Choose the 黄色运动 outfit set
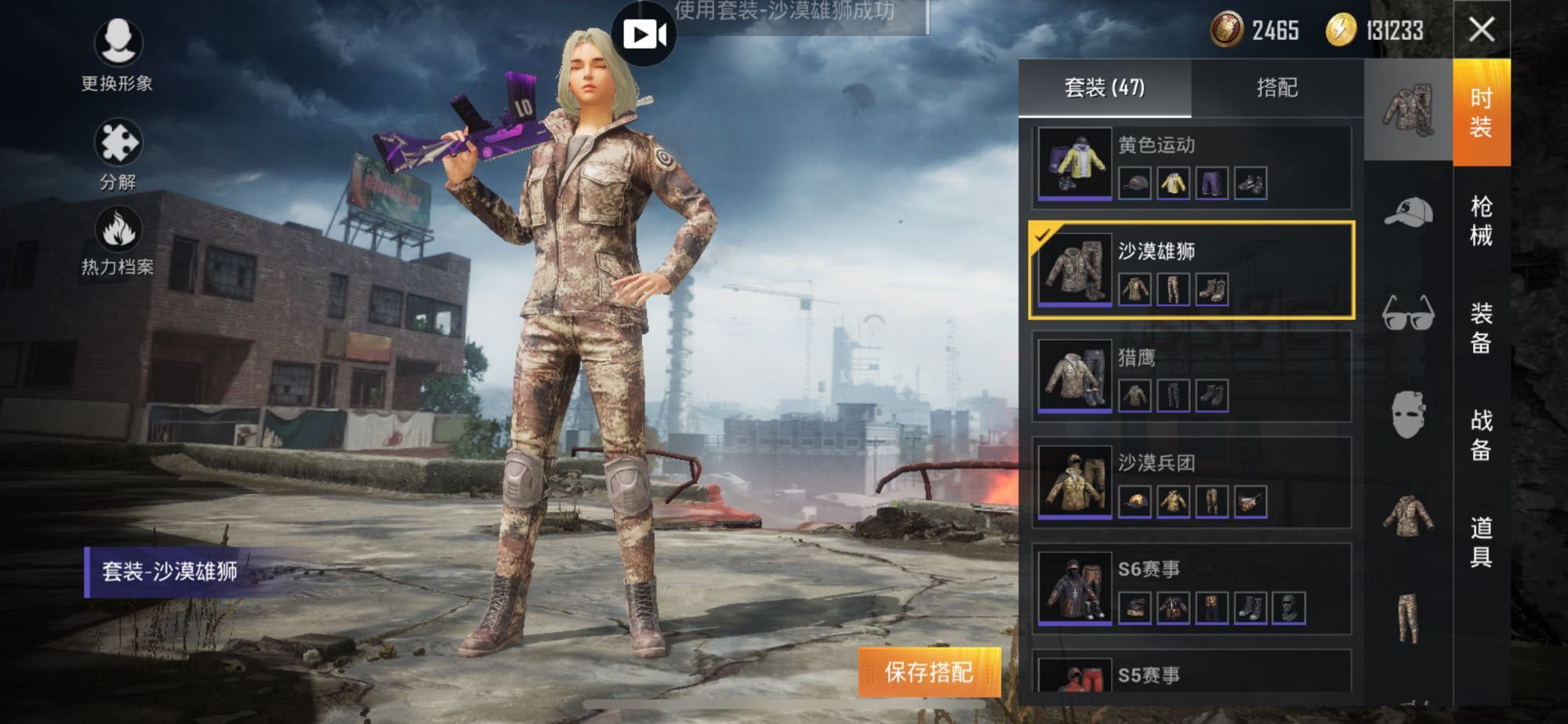Image resolution: width=1568 pixels, height=724 pixels. pos(1192,165)
